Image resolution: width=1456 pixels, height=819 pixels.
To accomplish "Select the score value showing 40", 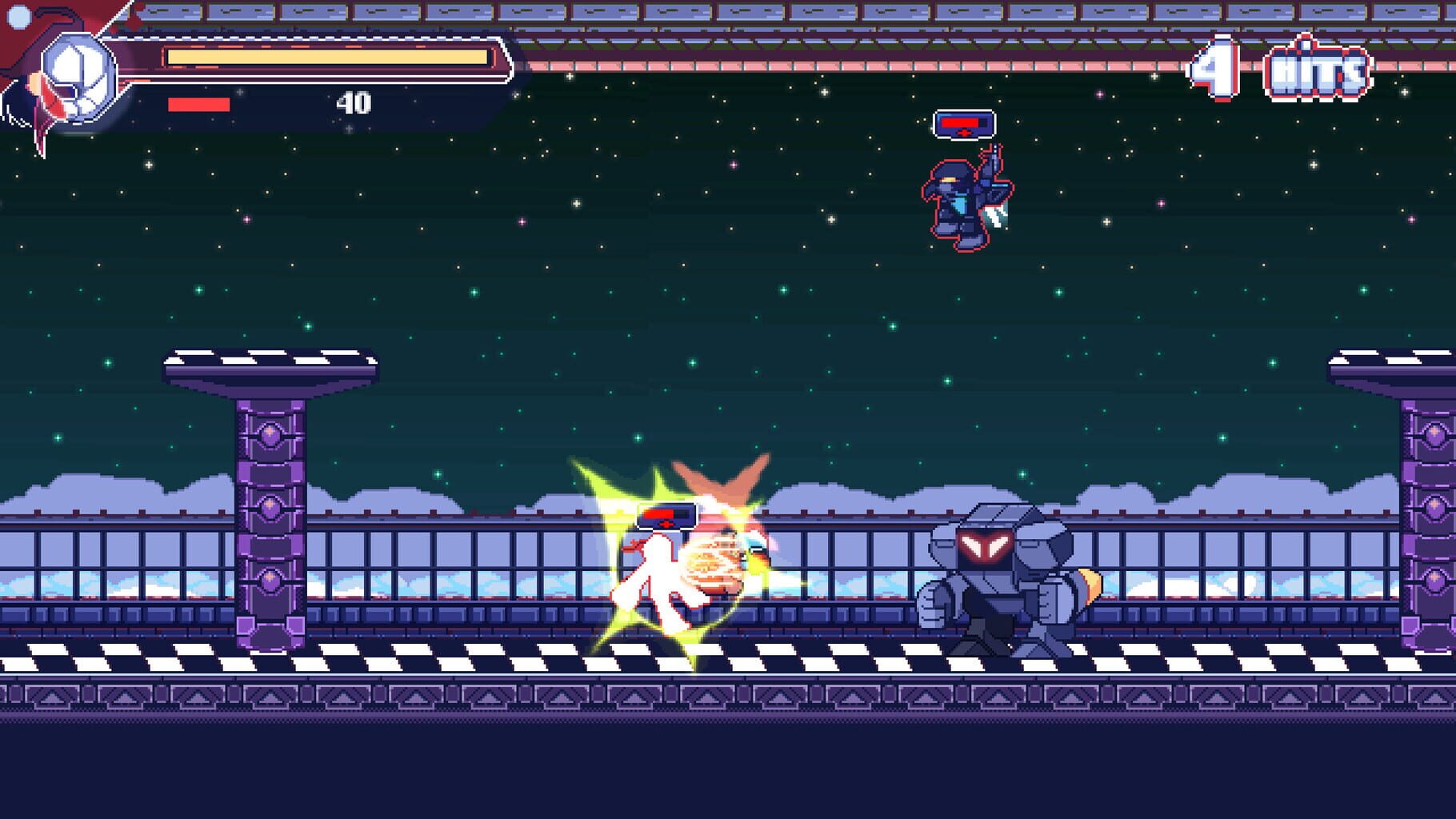I will [x=355, y=102].
